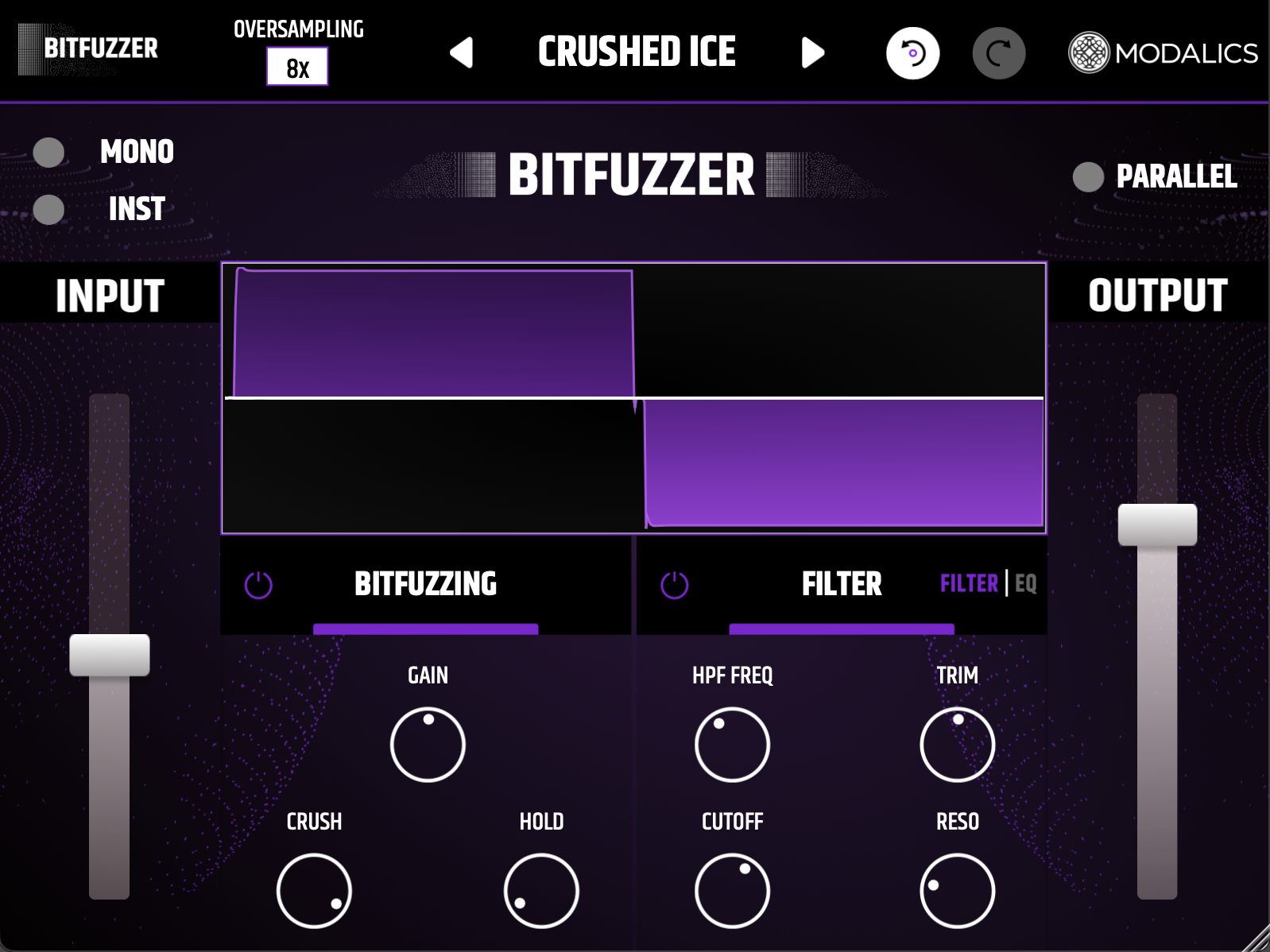
Task: Click the next preset arrow
Action: point(812,52)
